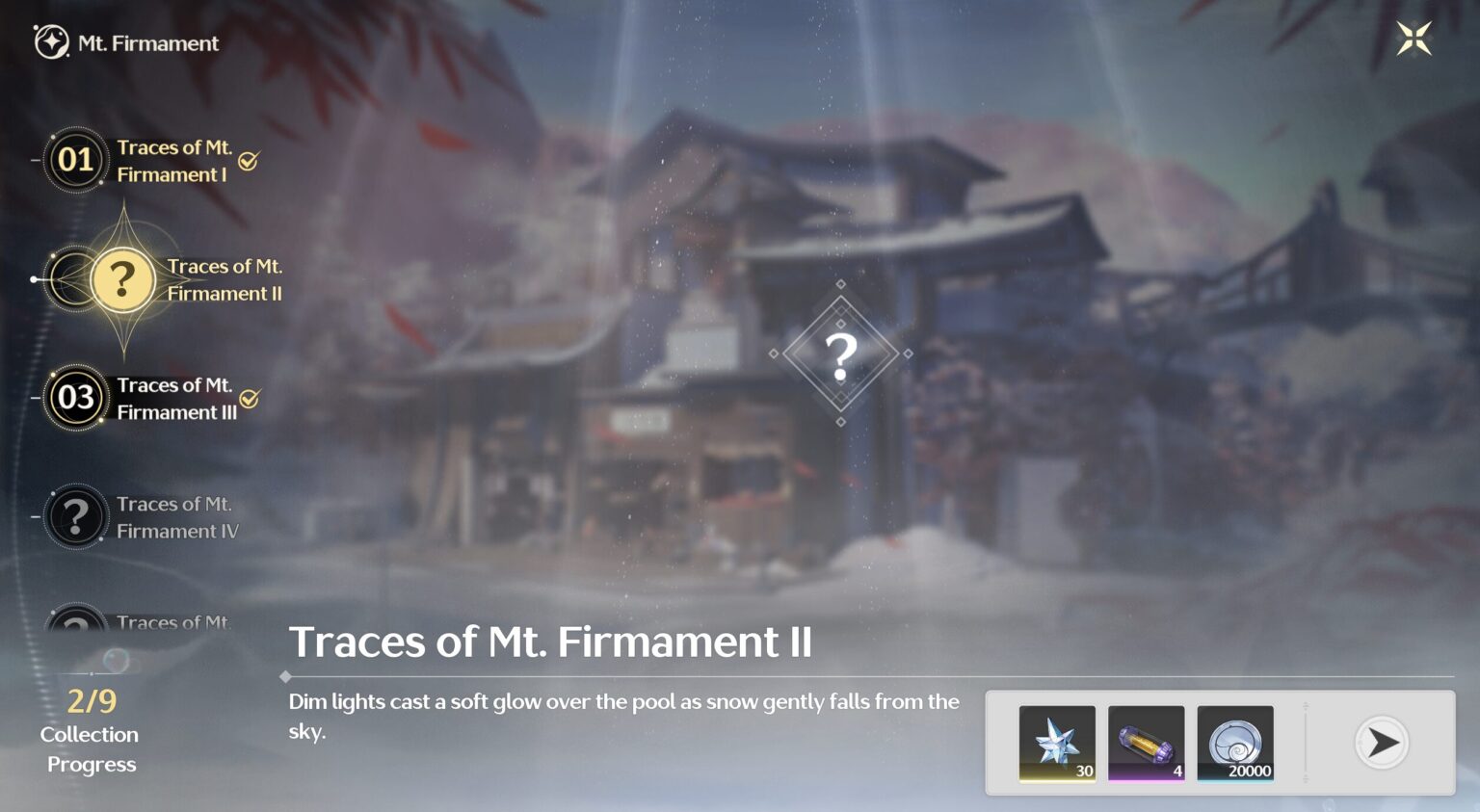This screenshot has width=1480, height=812.
Task: Click the numbered 01 circle node for Traces of Mt. Firmament I
Action: (x=76, y=160)
